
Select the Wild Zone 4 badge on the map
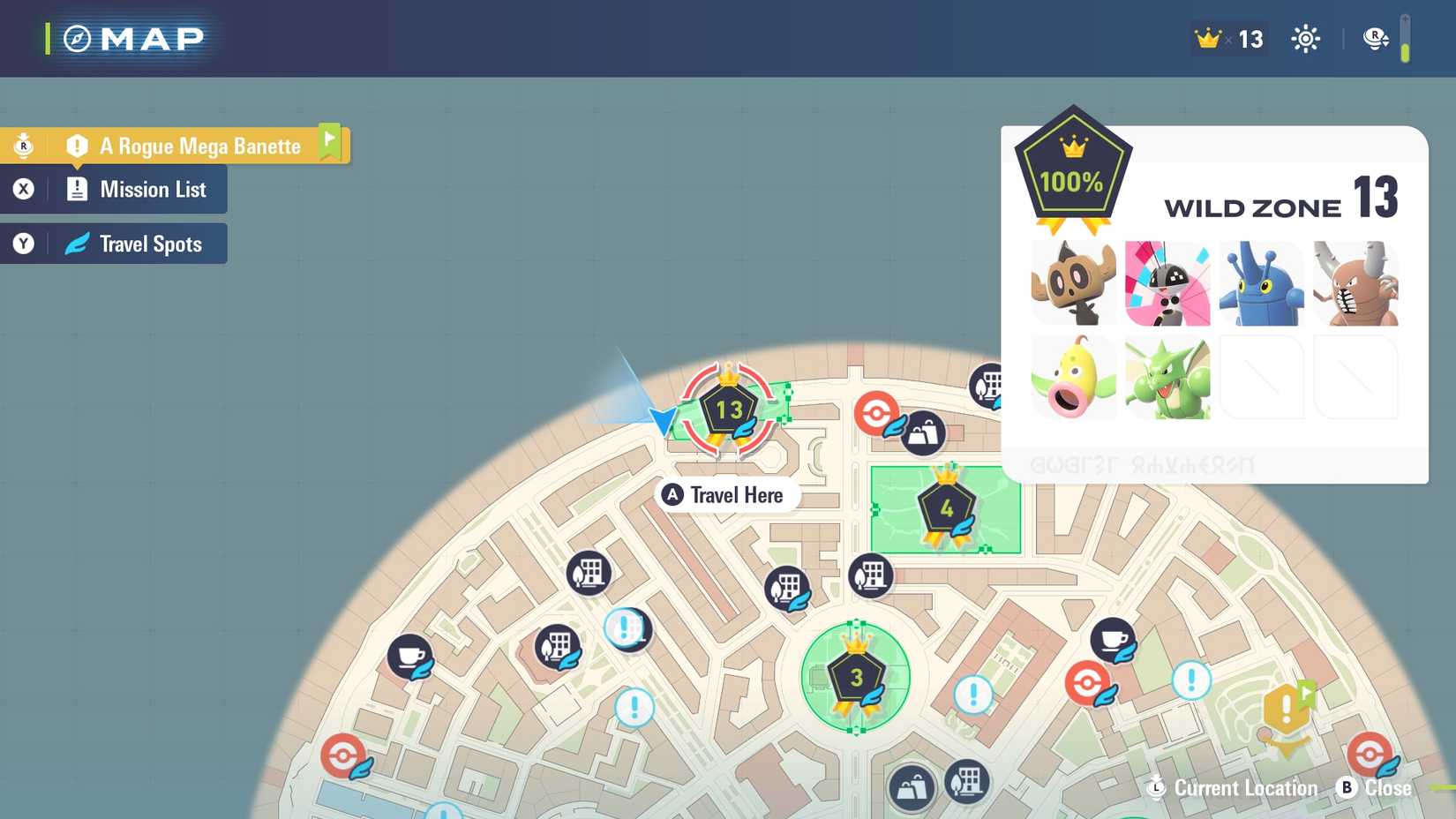(x=946, y=507)
